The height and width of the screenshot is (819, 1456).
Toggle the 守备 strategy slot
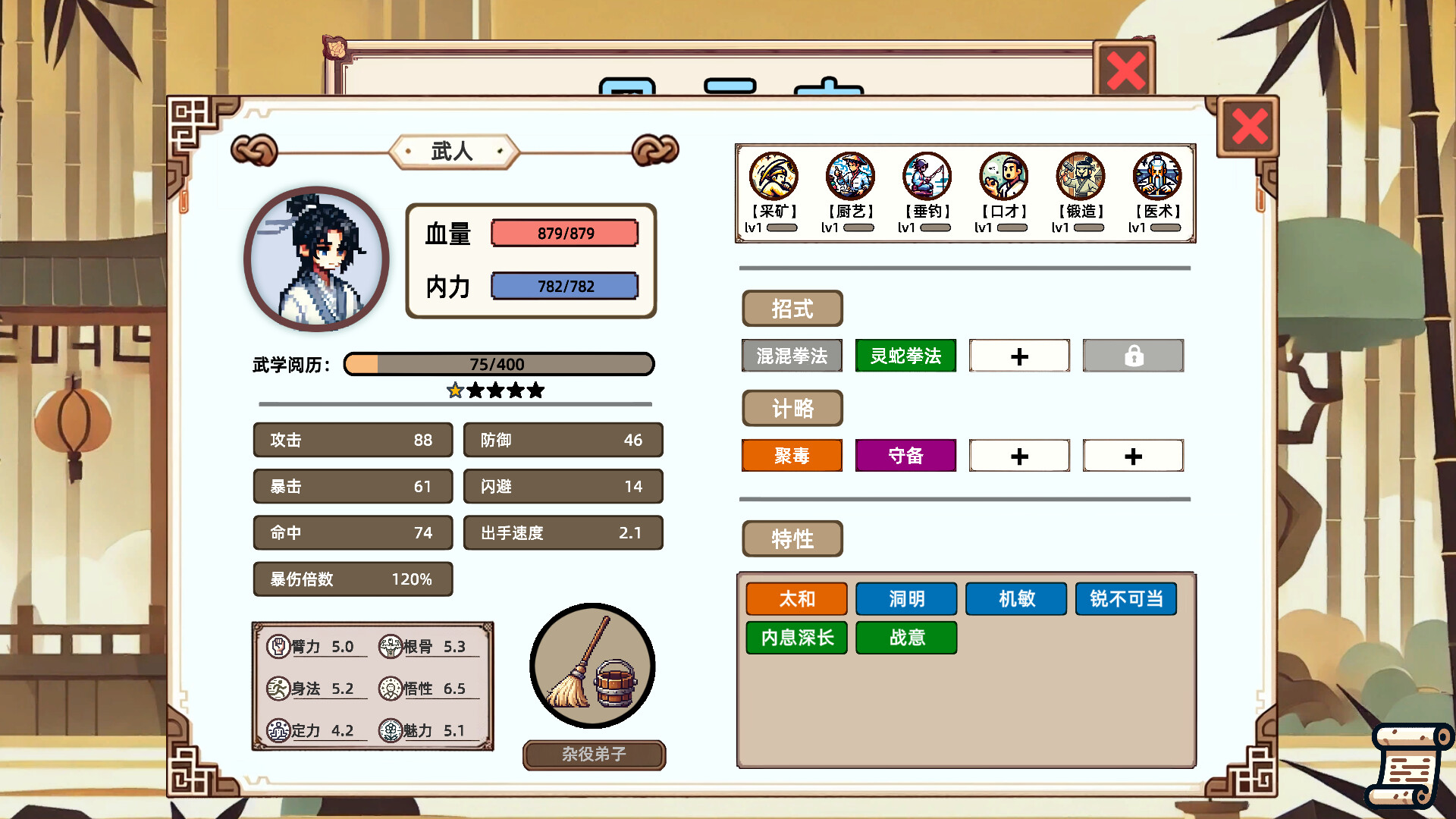tap(905, 456)
